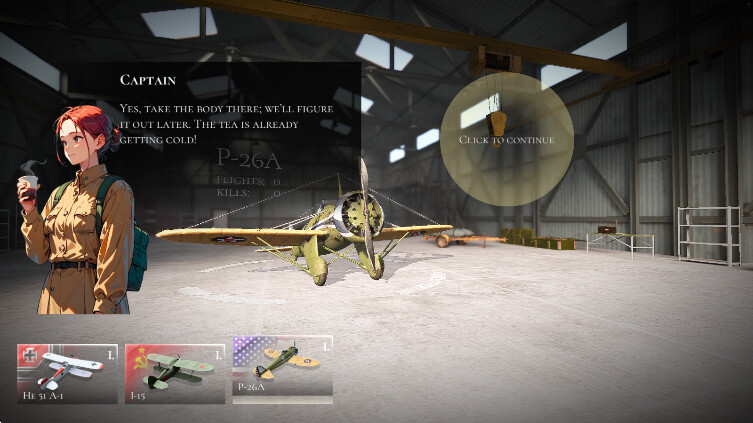Select the P-26A plane card
This screenshot has height=423, width=753.
(282, 370)
